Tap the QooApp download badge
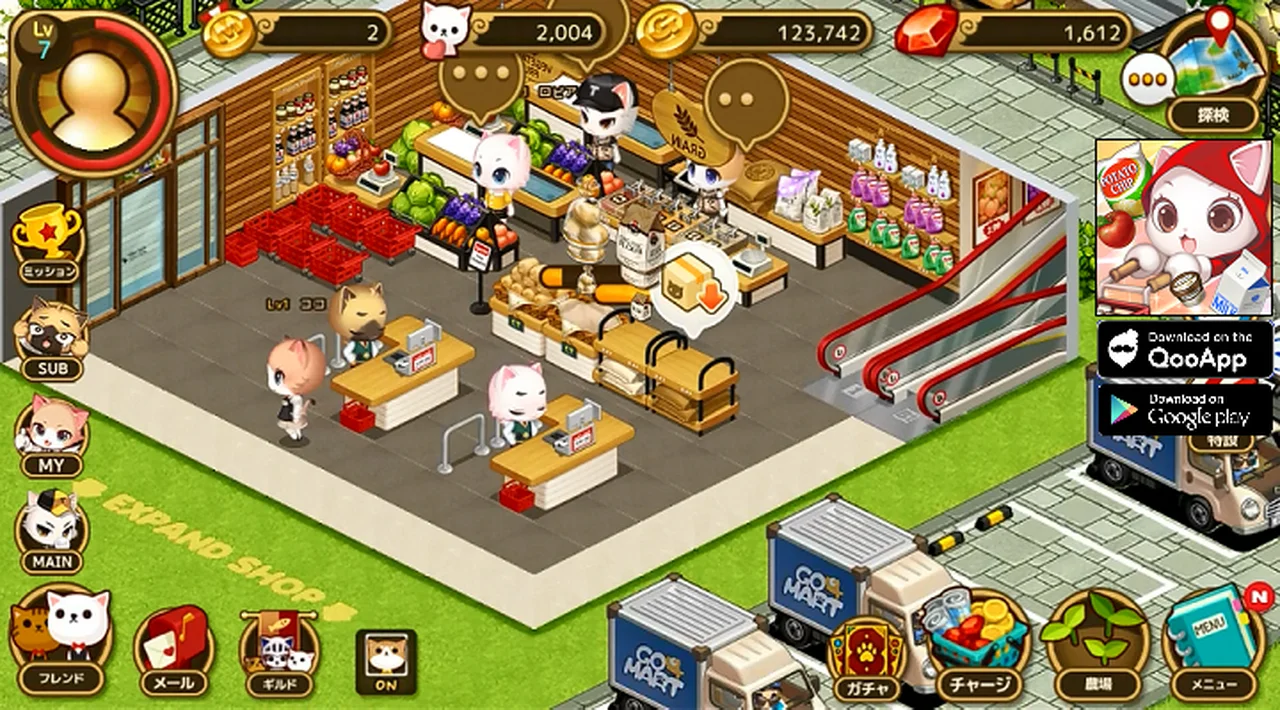Viewport: 1280px width, 710px height. [1185, 349]
